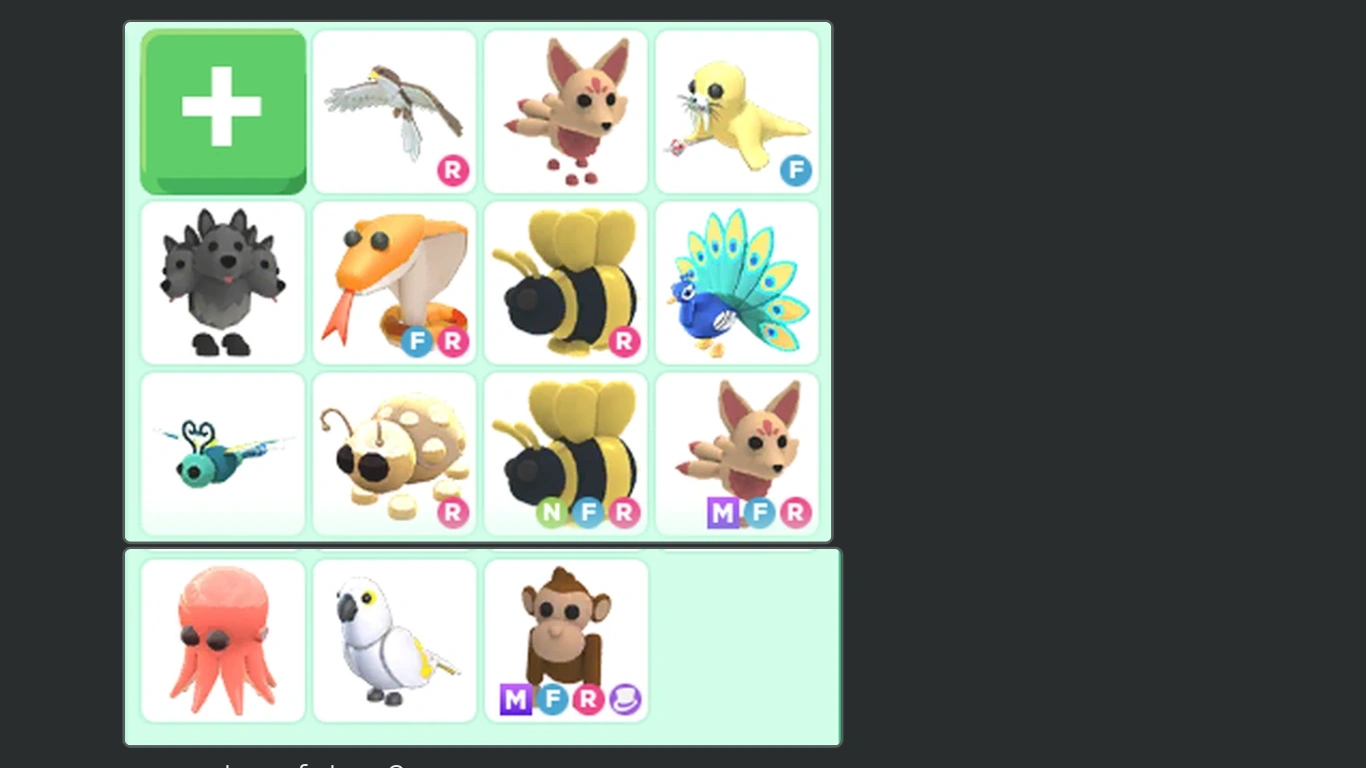Click the R rideable badge on the hawk pet
This screenshot has height=768, width=1366.
pos(452,171)
